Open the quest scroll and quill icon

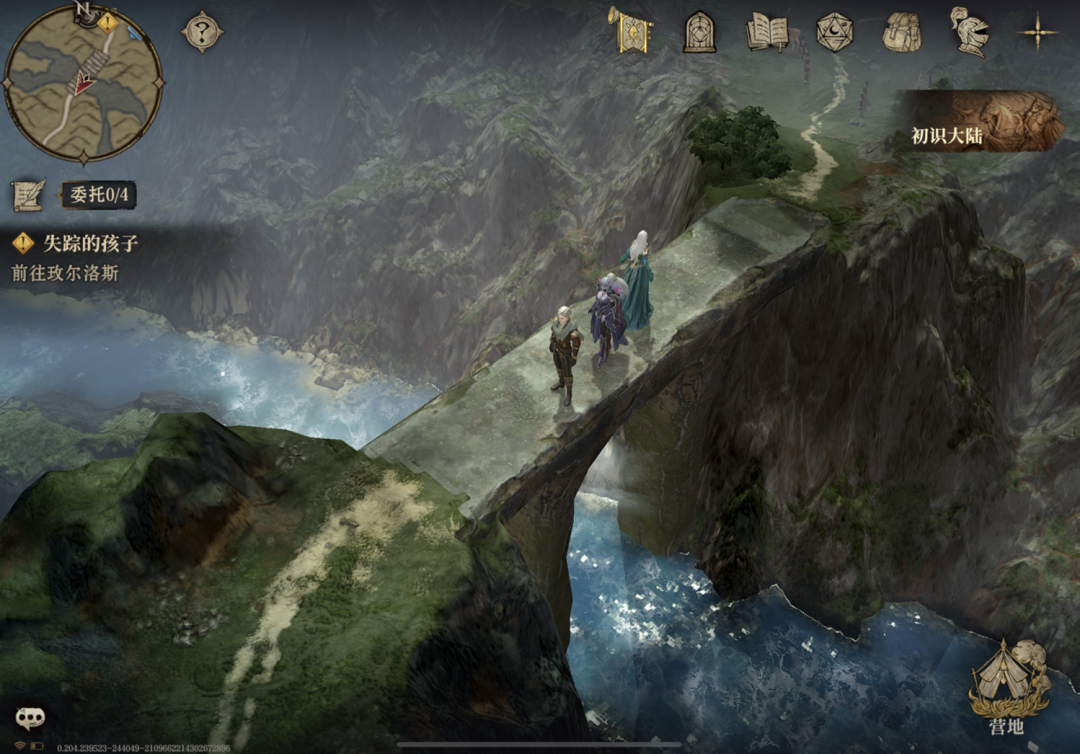tap(28, 194)
